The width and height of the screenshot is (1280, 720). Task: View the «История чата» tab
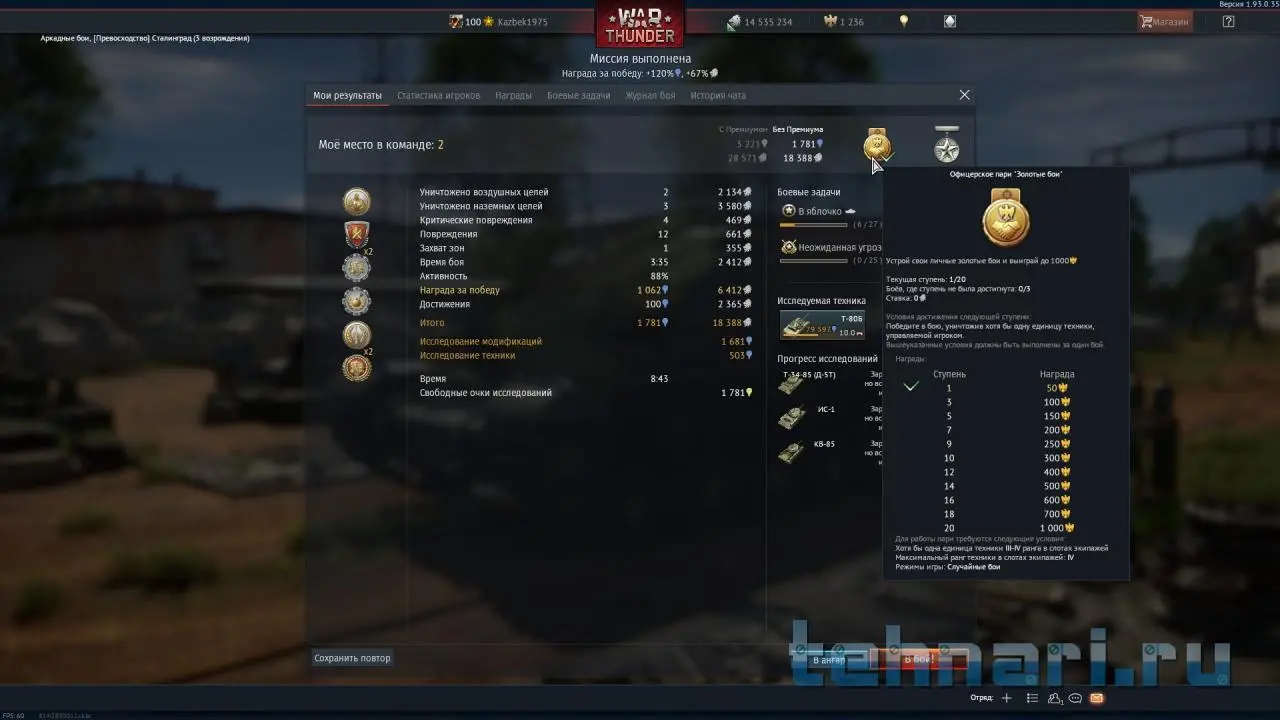click(x=718, y=96)
